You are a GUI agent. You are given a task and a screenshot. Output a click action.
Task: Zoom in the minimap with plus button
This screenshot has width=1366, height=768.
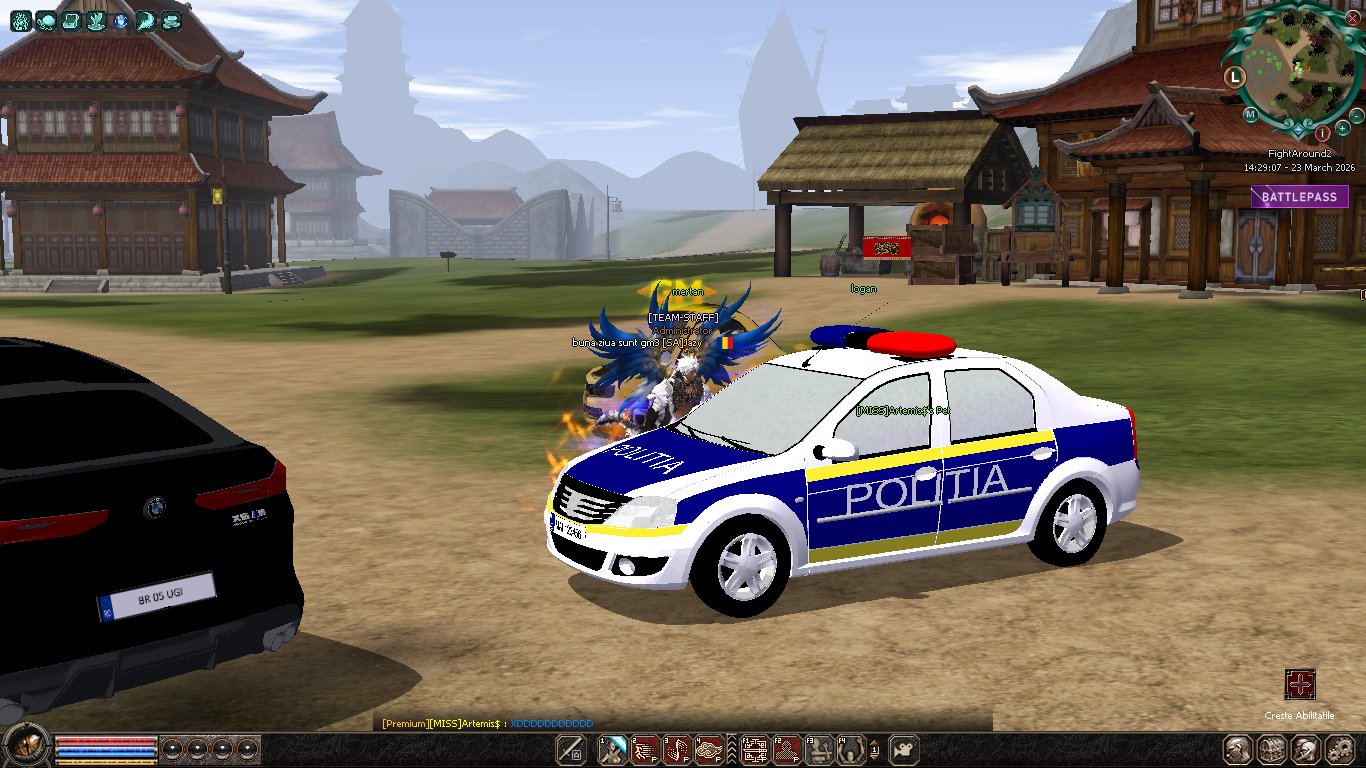click(1342, 129)
